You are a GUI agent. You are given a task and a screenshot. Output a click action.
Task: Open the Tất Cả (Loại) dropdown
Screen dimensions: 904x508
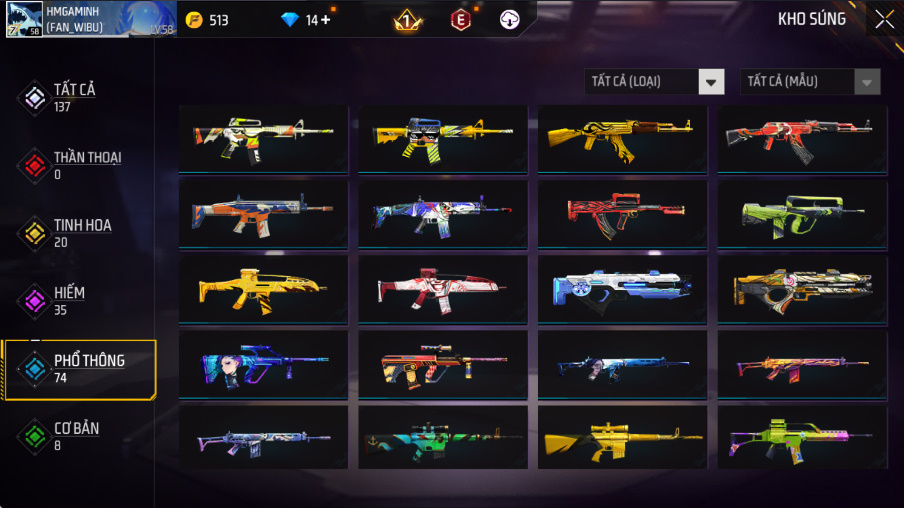654,82
